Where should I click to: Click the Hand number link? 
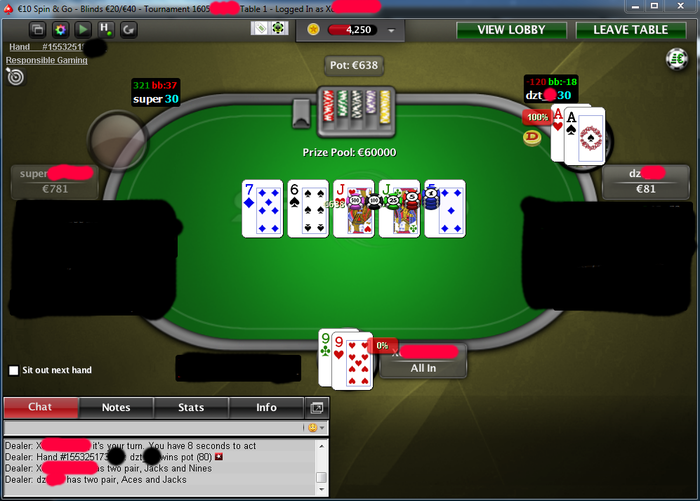point(45,47)
